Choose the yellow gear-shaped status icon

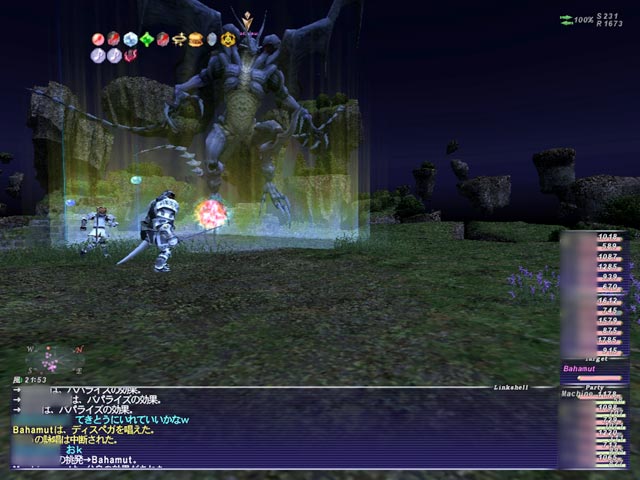pyautogui.click(x=228, y=40)
